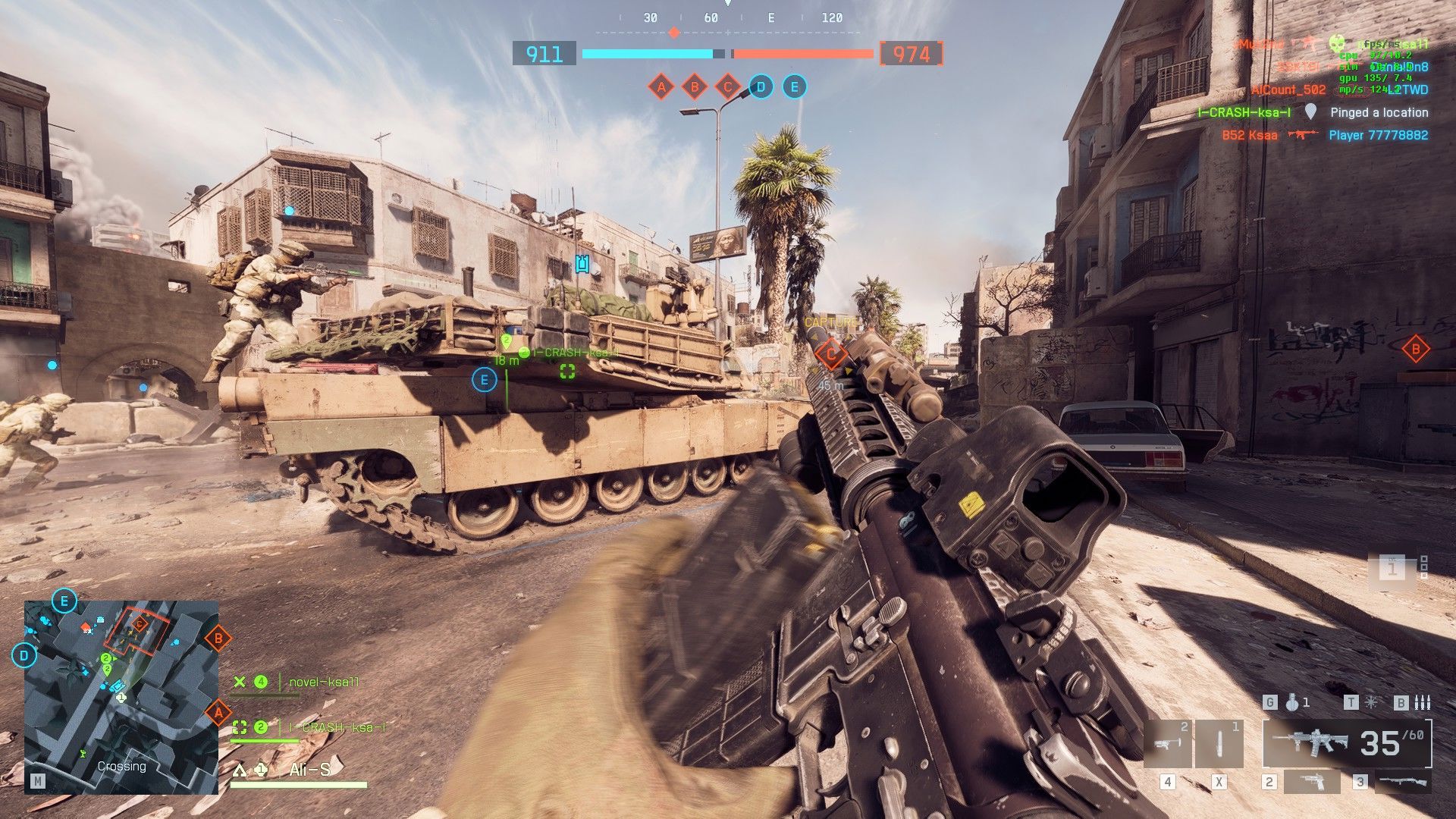Click the Player 77778882 kill feed entry
The width and height of the screenshot is (1456, 819).
(1378, 135)
